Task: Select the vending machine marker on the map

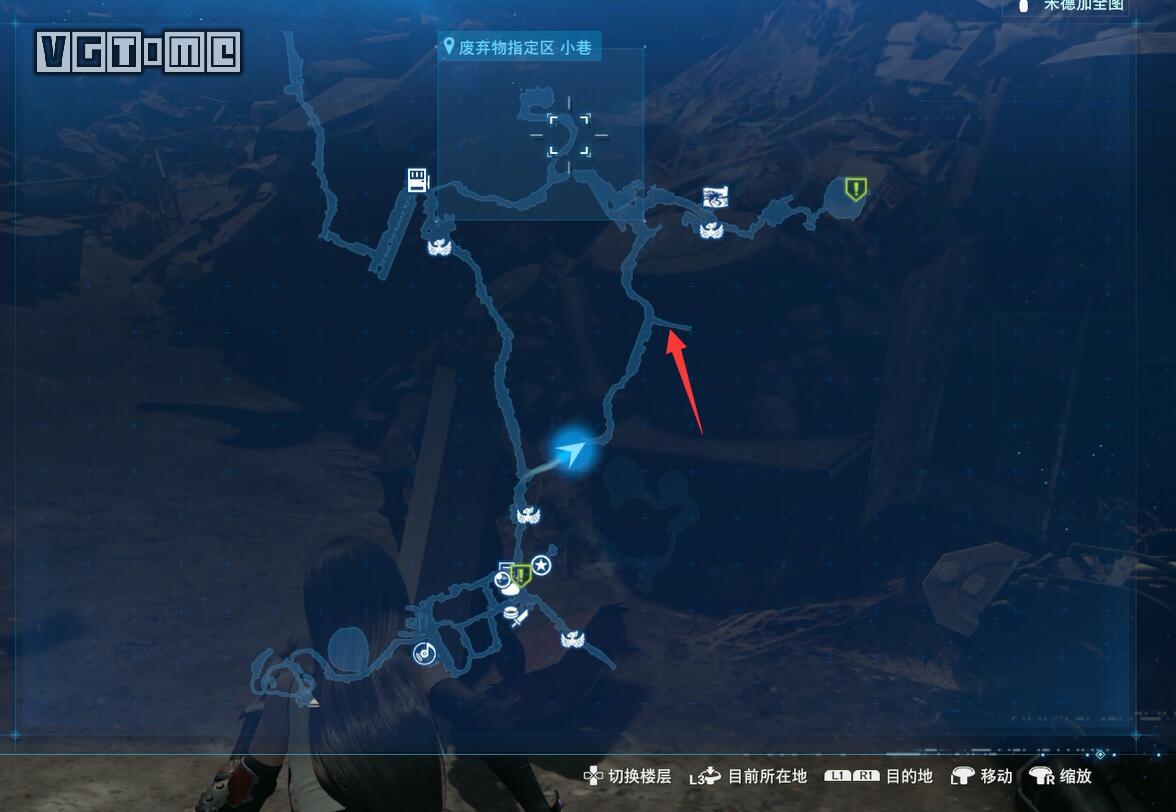Action: (418, 180)
